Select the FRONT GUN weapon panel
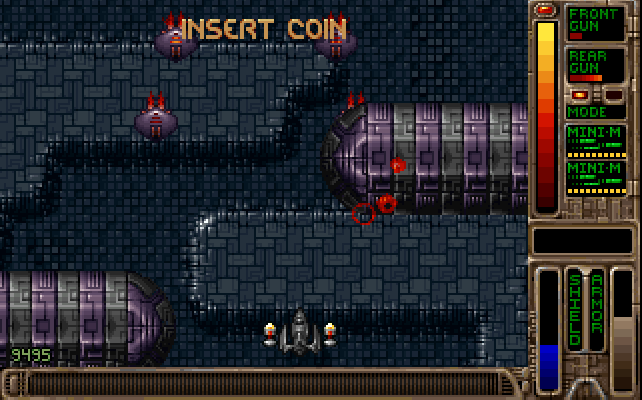Screen dimensions: 642x400 595,23
